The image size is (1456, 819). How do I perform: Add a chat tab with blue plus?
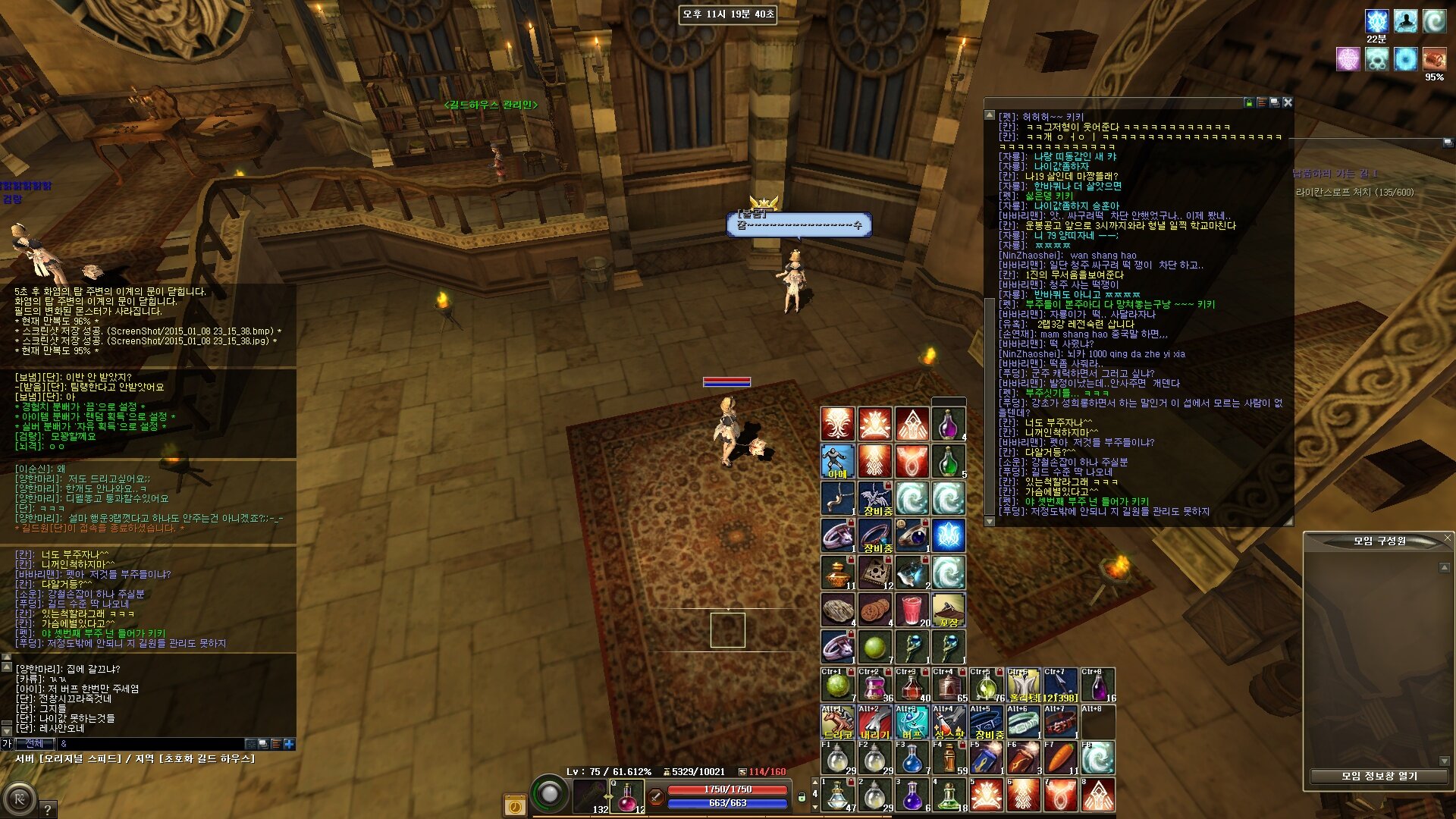click(x=289, y=744)
